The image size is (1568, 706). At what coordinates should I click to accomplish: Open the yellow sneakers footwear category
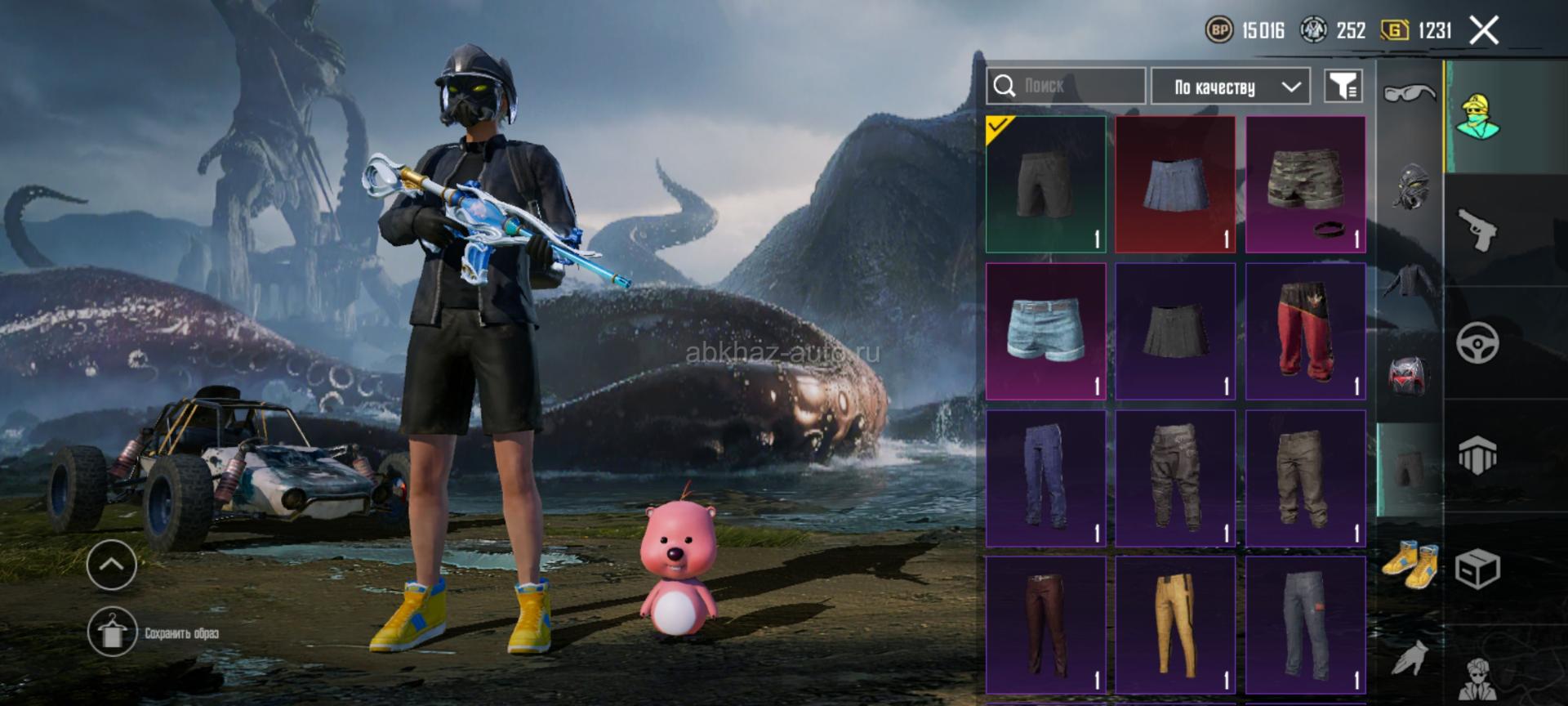pos(1410,562)
